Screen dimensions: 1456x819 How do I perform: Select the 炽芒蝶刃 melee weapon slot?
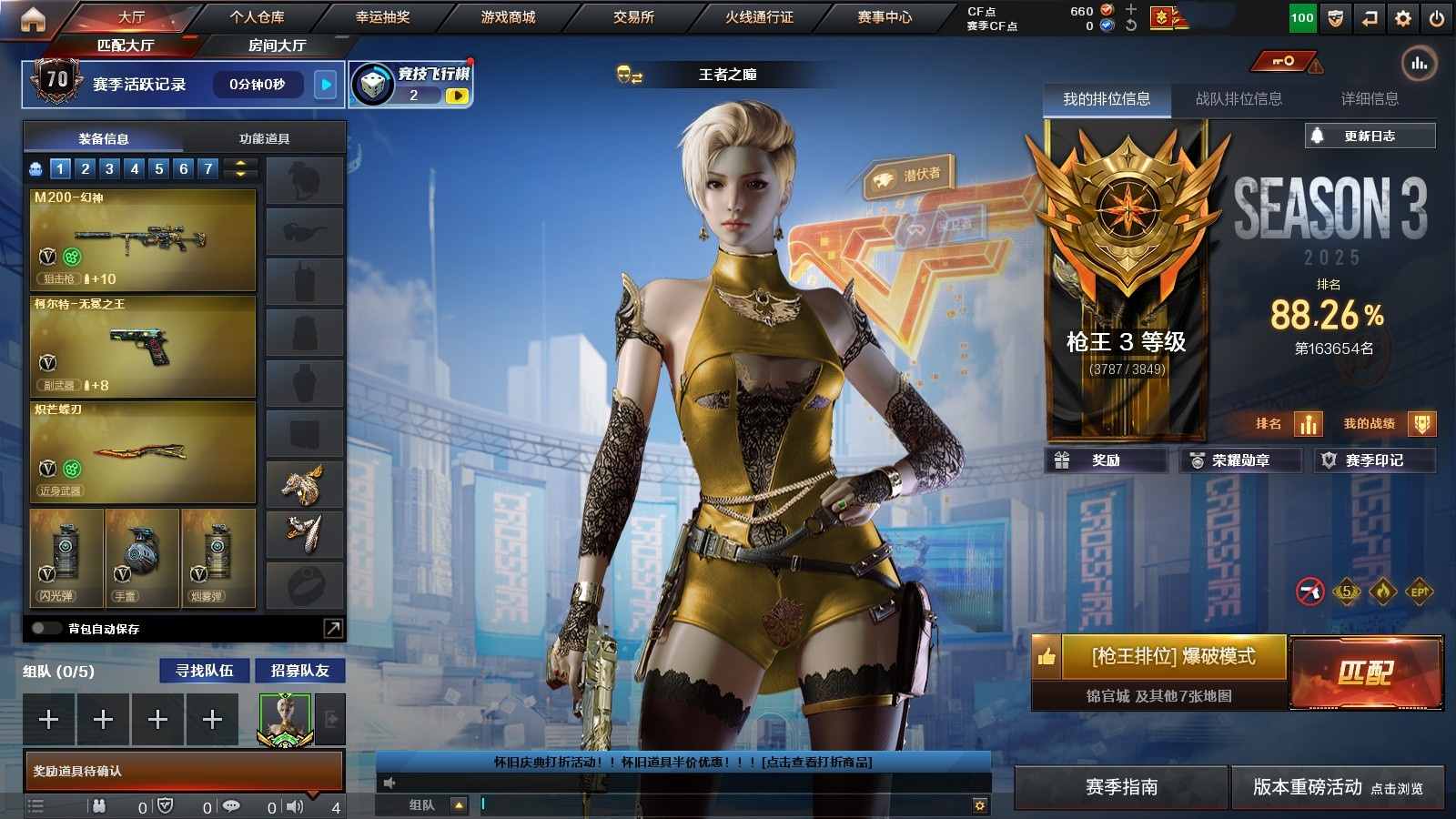pos(143,452)
